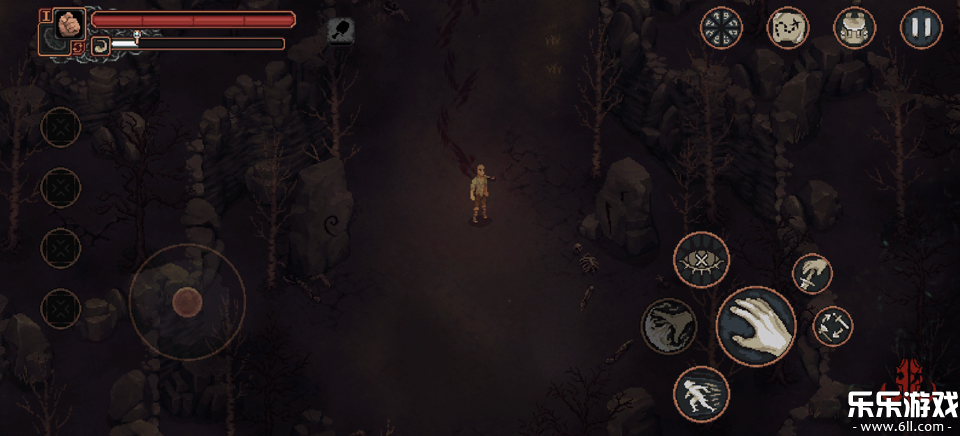Activate the crossed-out eye ability

pos(701,260)
